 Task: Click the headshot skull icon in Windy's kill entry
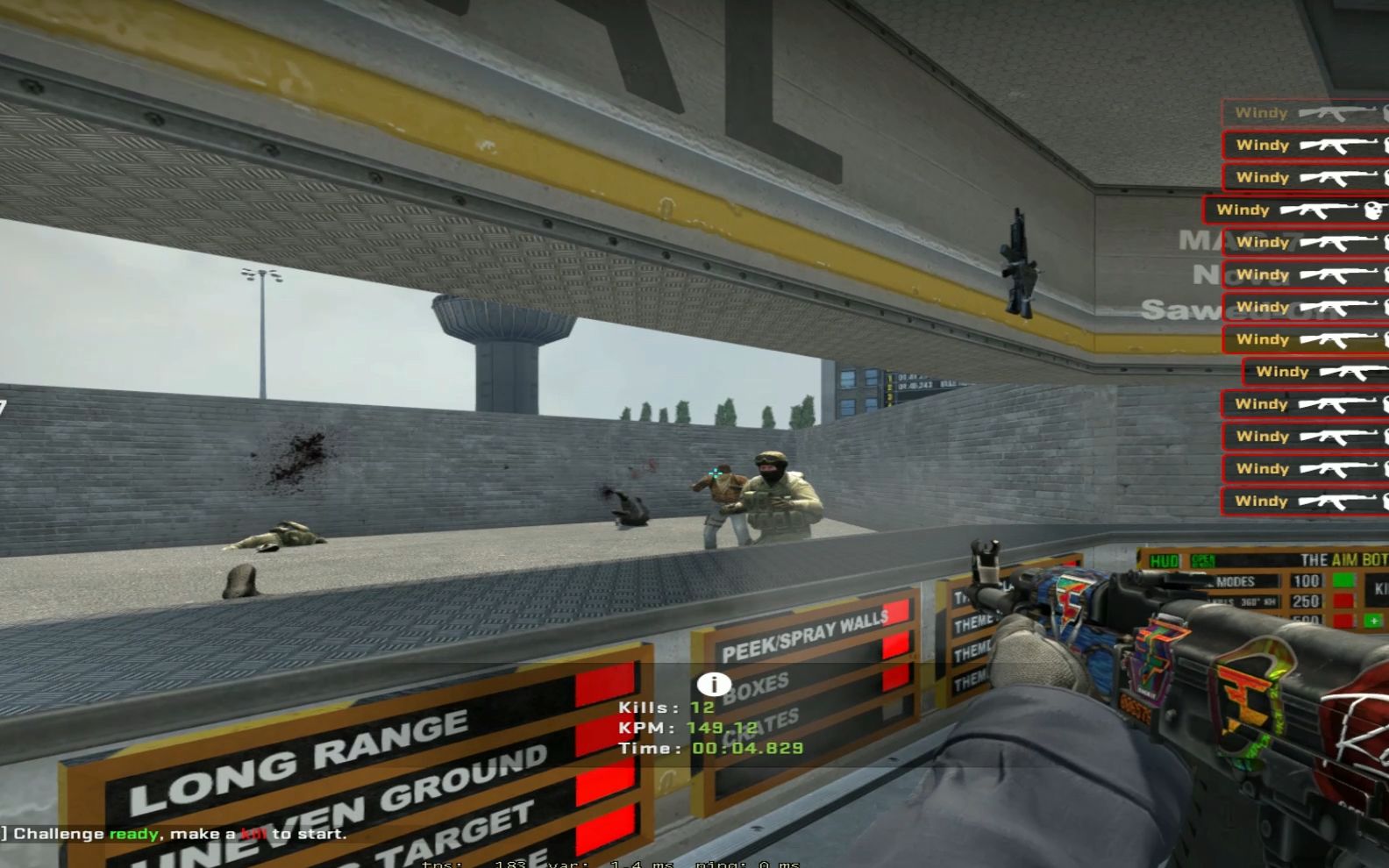click(x=1372, y=210)
